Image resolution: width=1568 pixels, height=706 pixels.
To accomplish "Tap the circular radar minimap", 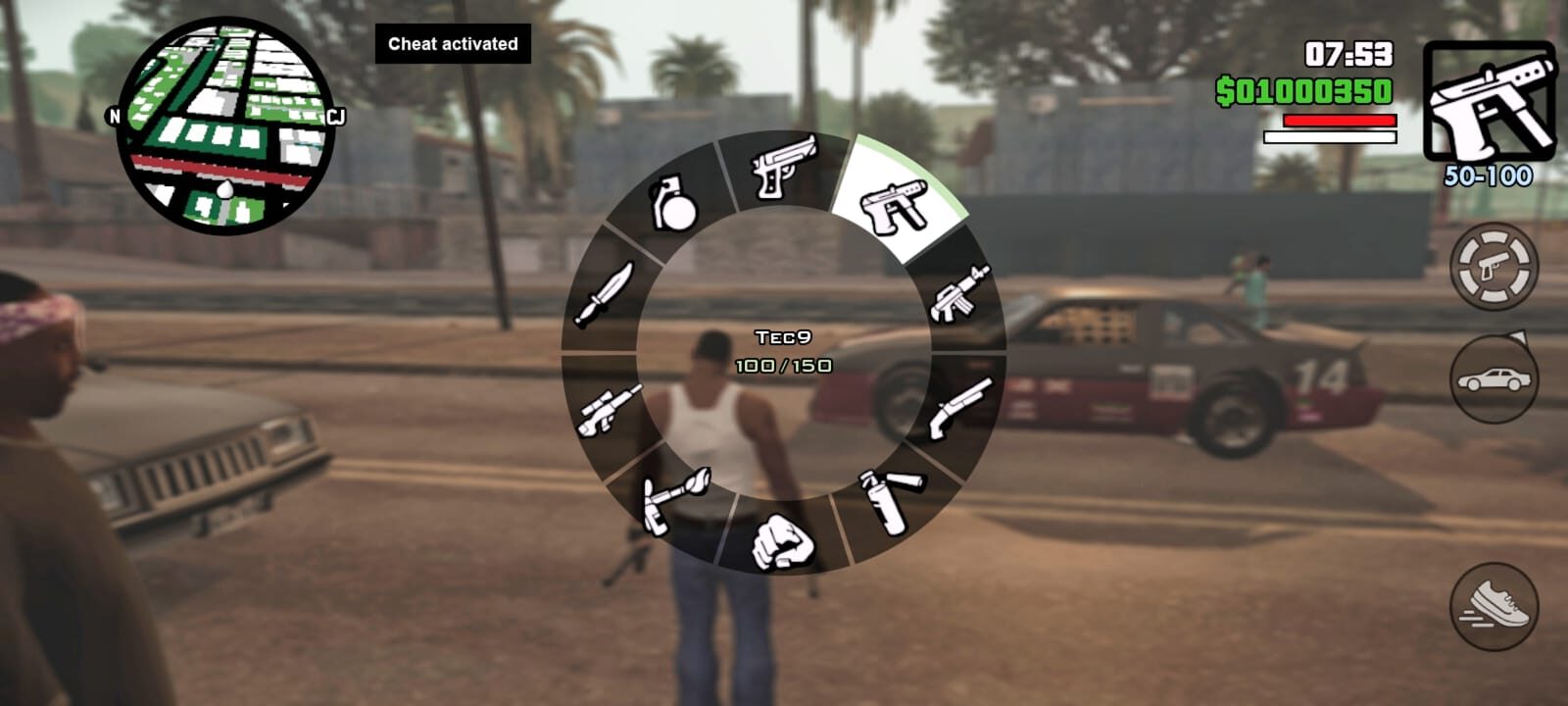I will pyautogui.click(x=225, y=126).
